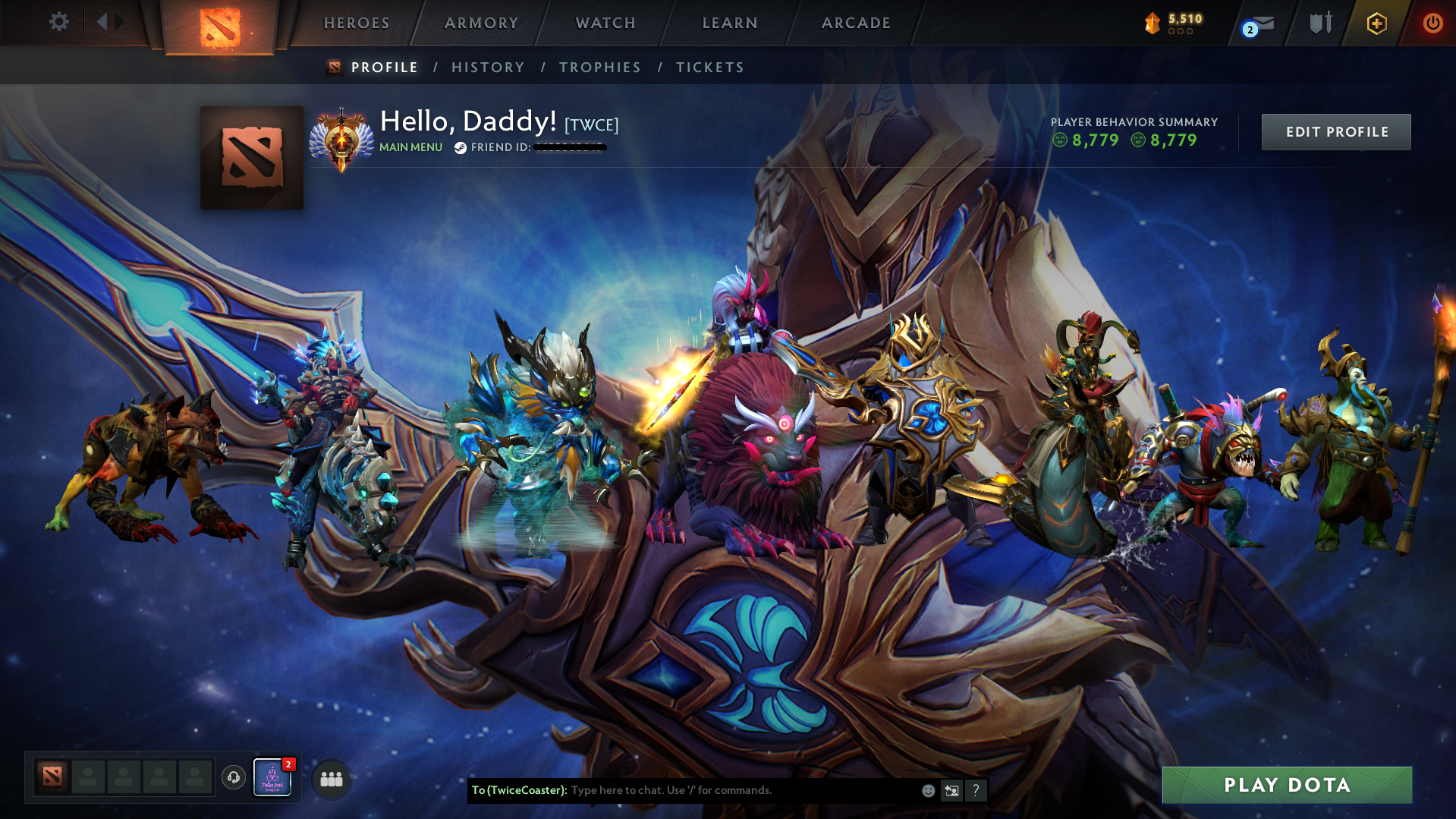Toggle the voice chat headset icon
The width and height of the screenshot is (1456, 819).
point(233,777)
